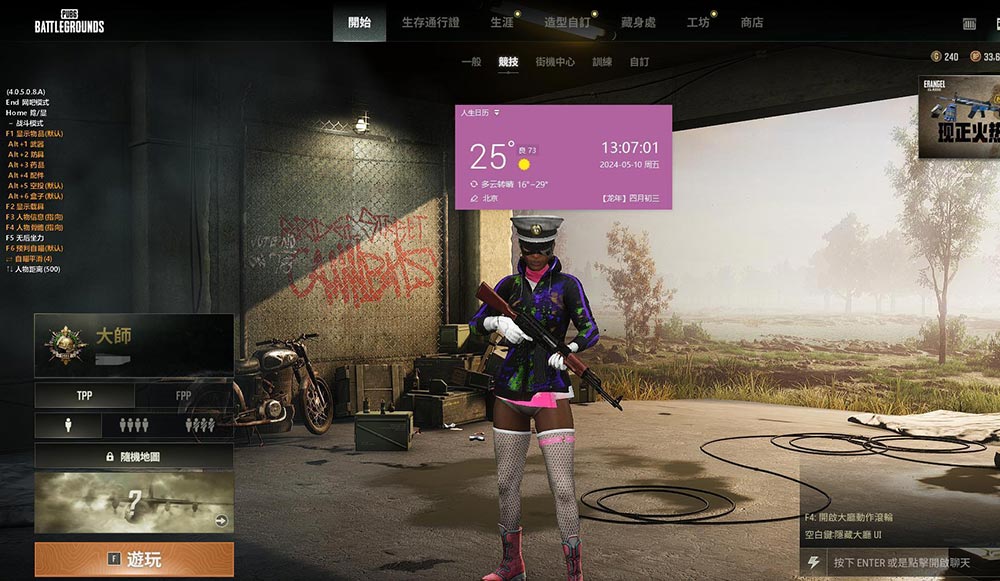The height and width of the screenshot is (581, 1000).
Task: Switch to 訓練 training mode
Action: (602, 62)
